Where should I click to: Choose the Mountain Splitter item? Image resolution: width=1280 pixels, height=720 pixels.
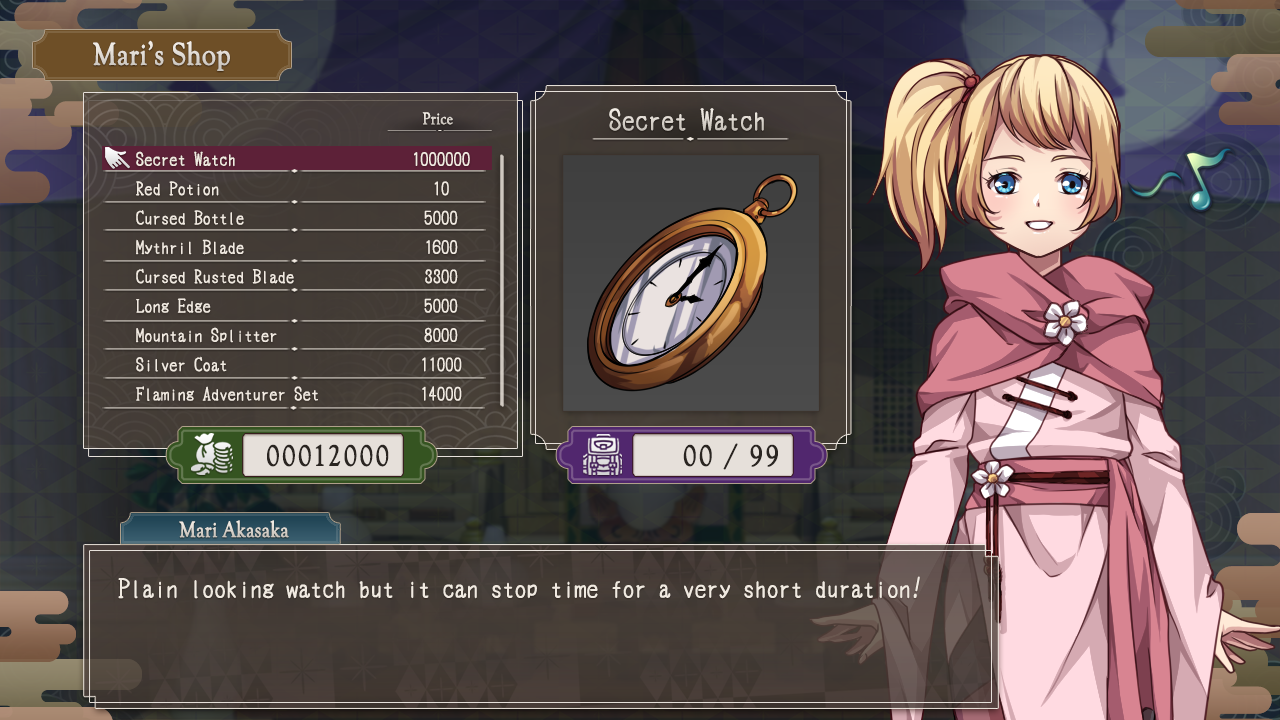click(x=298, y=336)
